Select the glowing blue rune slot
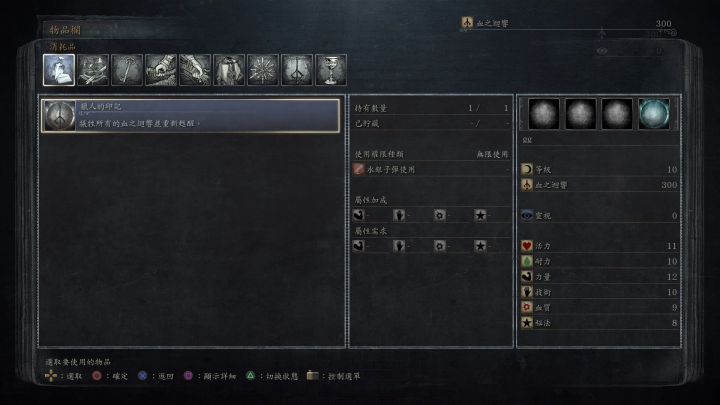 (654, 114)
